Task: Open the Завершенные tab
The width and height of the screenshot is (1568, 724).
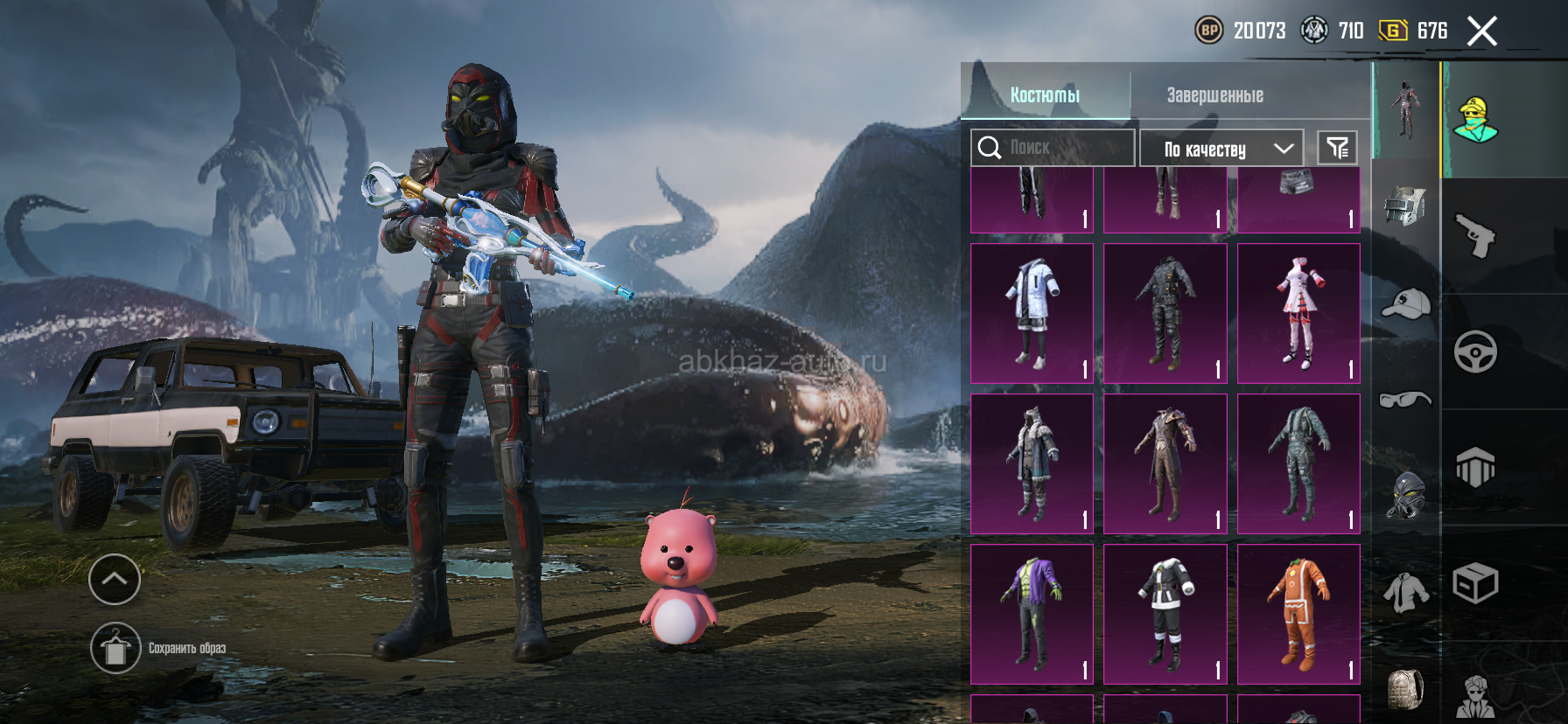Action: [1214, 94]
